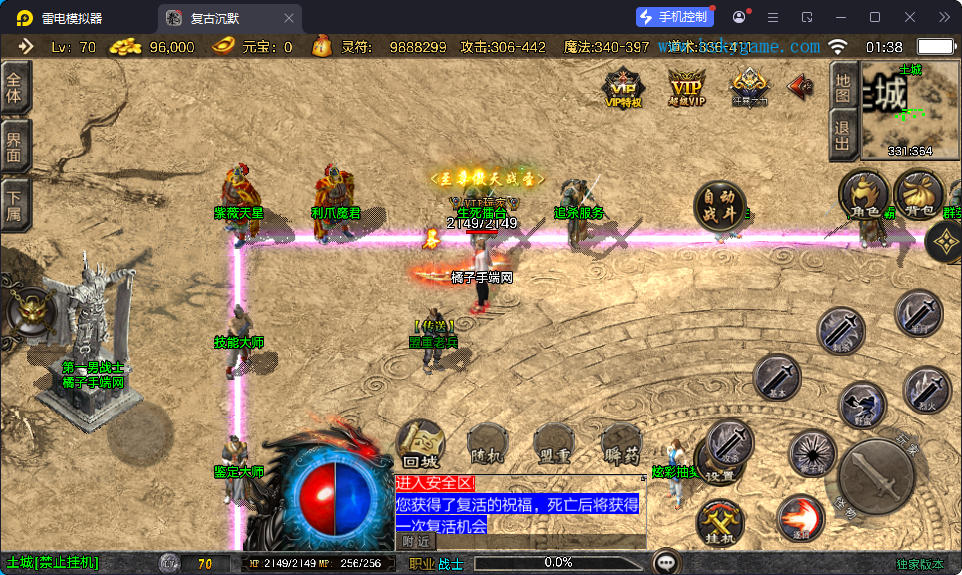Click the 退出 exit button

pos(844,135)
